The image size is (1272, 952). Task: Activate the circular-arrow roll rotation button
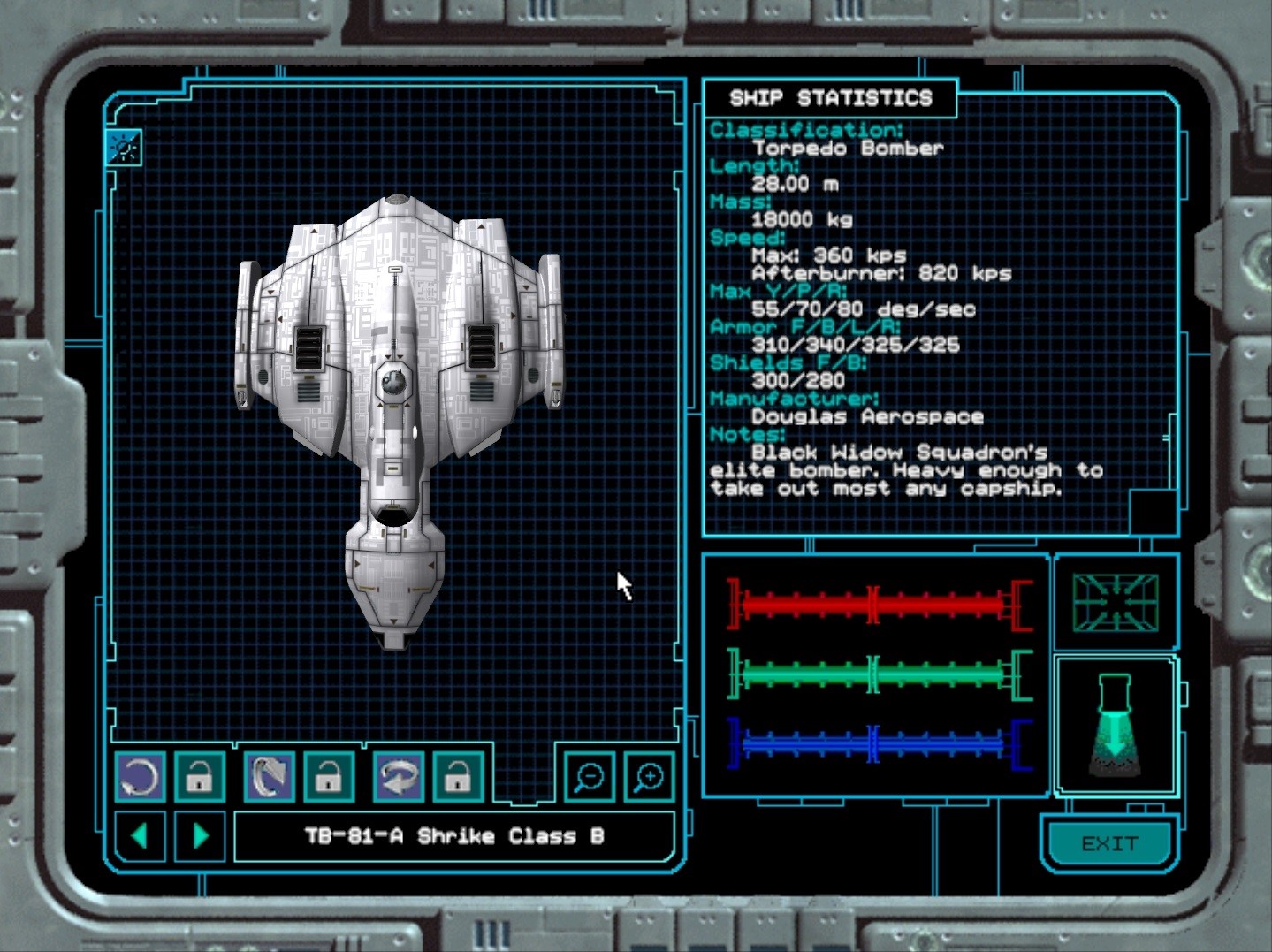click(140, 778)
